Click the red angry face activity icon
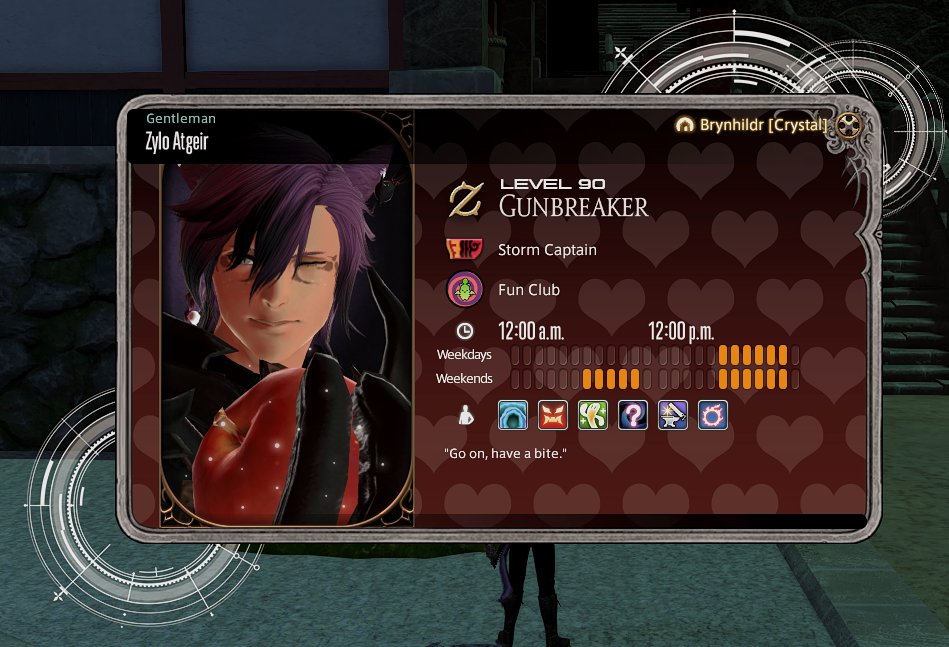Screen dimensions: 949x647 coord(553,415)
